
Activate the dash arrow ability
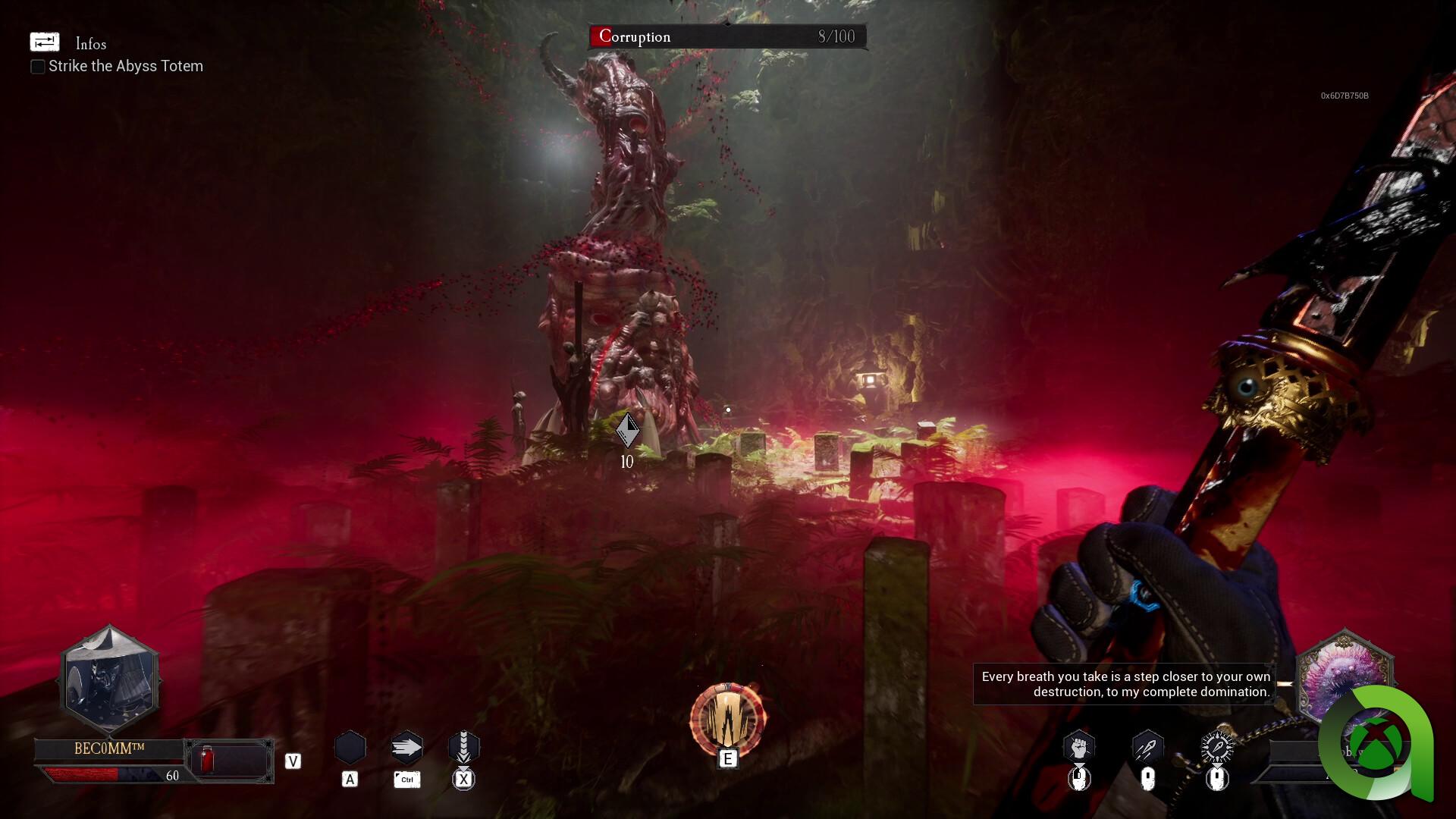pyautogui.click(x=406, y=748)
